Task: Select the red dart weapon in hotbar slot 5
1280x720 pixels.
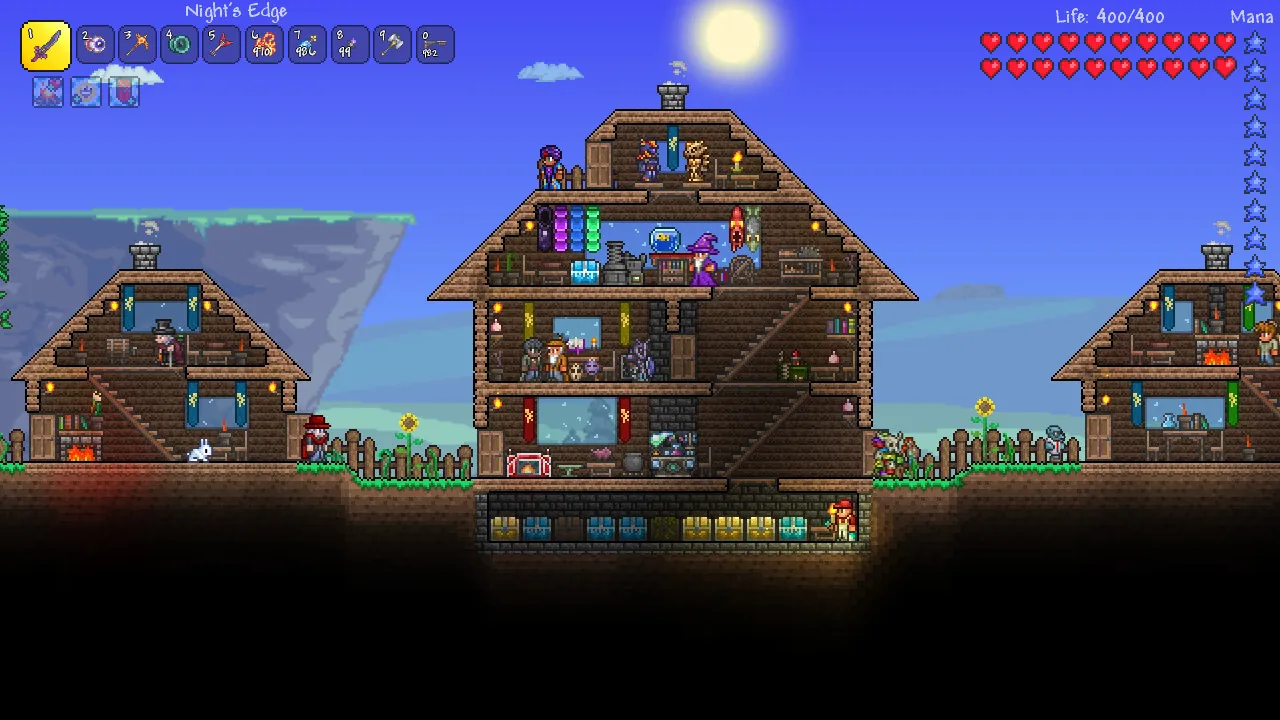Action: point(221,44)
